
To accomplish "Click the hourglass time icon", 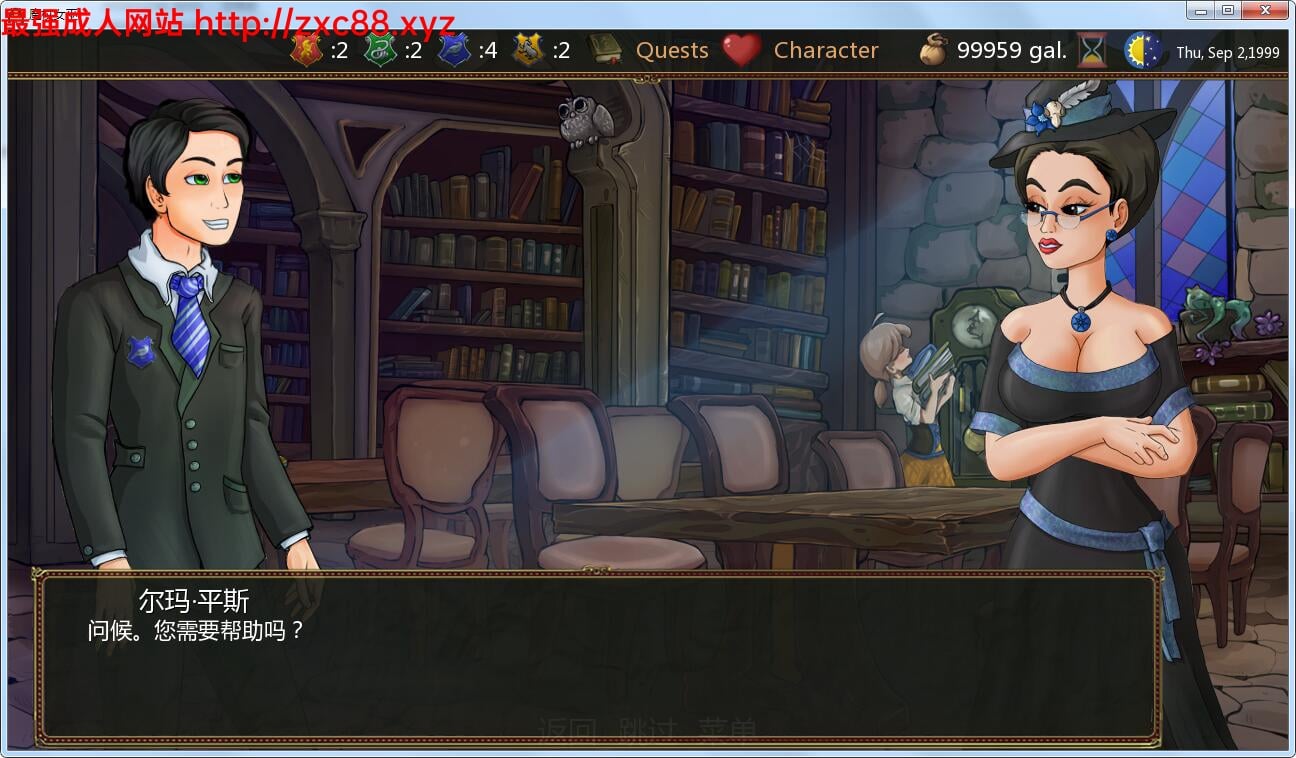I will [1092, 49].
